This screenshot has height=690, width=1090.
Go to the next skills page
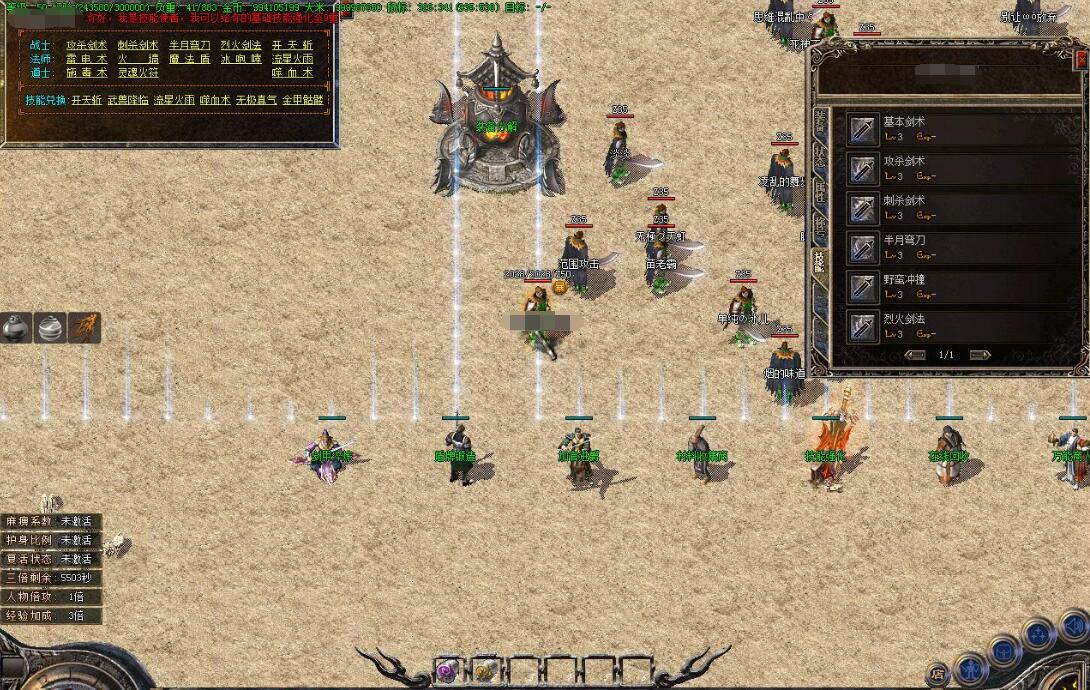pos(980,355)
